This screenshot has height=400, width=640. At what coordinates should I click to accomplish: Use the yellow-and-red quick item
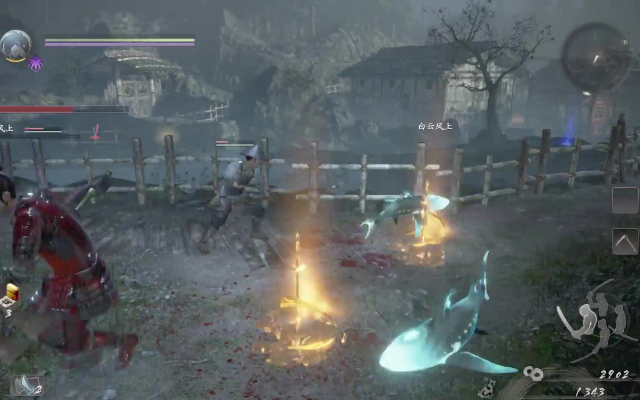click(x=13, y=292)
